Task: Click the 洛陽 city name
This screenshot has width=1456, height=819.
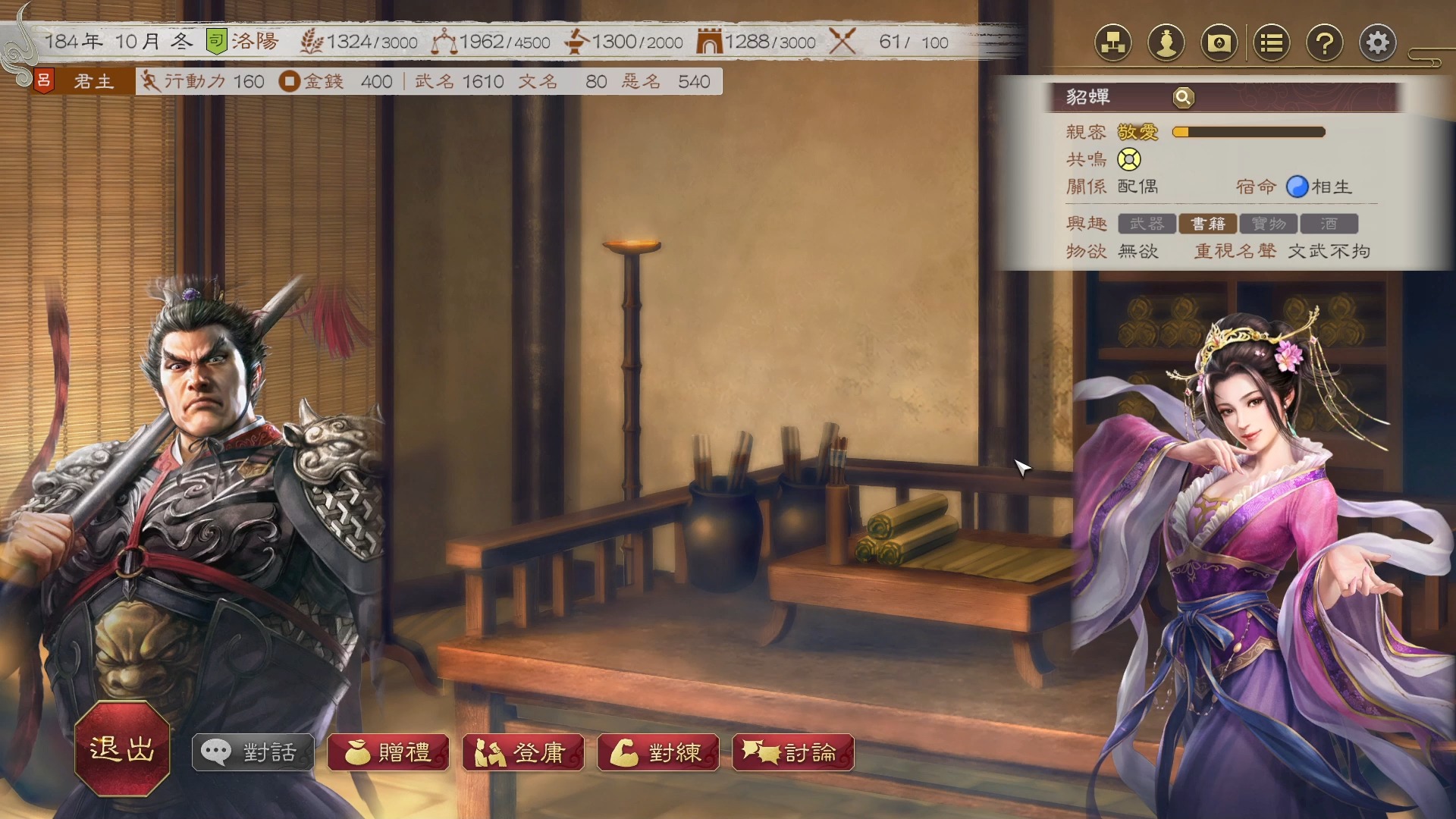Action: pyautogui.click(x=256, y=42)
